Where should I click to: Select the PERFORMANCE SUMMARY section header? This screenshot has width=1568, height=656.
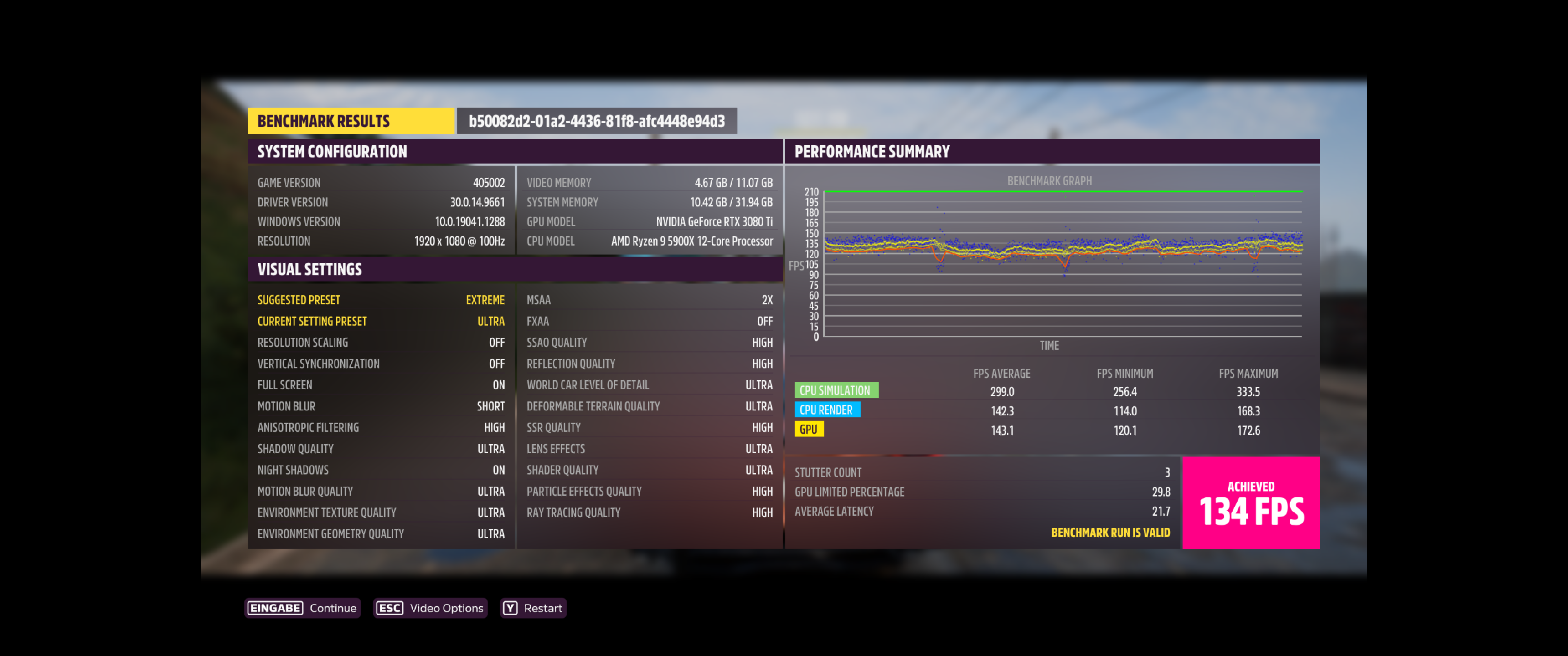point(872,151)
